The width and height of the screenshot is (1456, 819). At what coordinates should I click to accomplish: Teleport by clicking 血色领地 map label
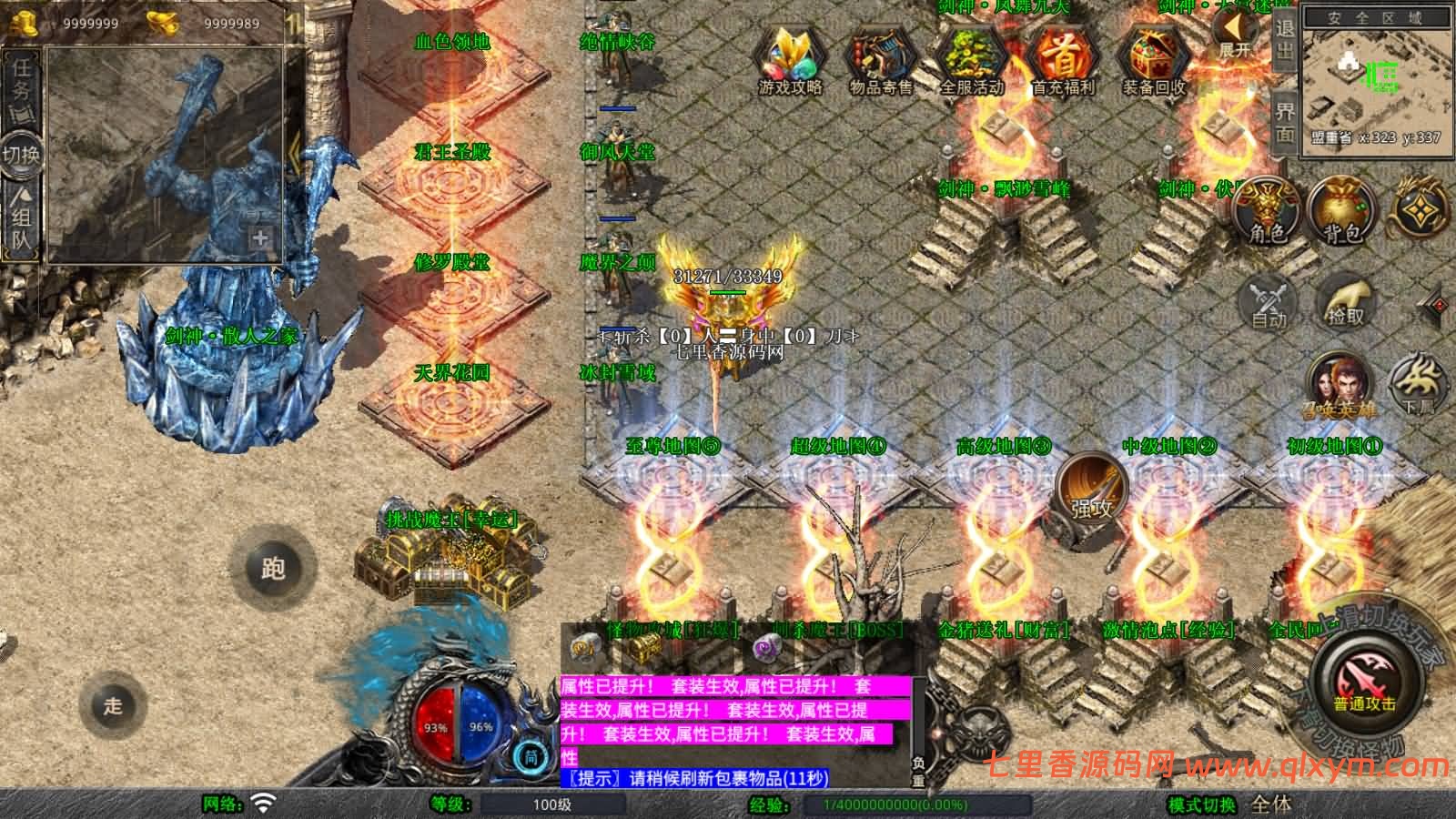coord(452,40)
